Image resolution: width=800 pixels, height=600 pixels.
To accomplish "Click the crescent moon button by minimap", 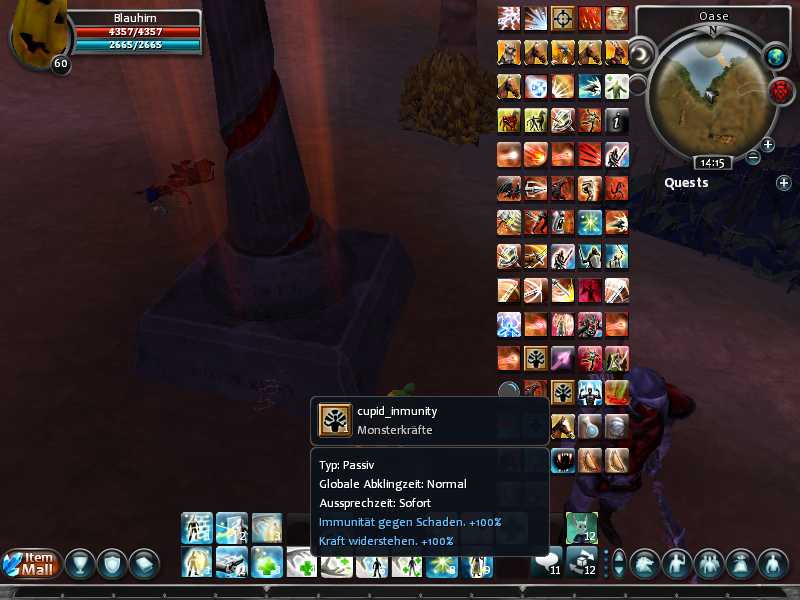I will (641, 51).
